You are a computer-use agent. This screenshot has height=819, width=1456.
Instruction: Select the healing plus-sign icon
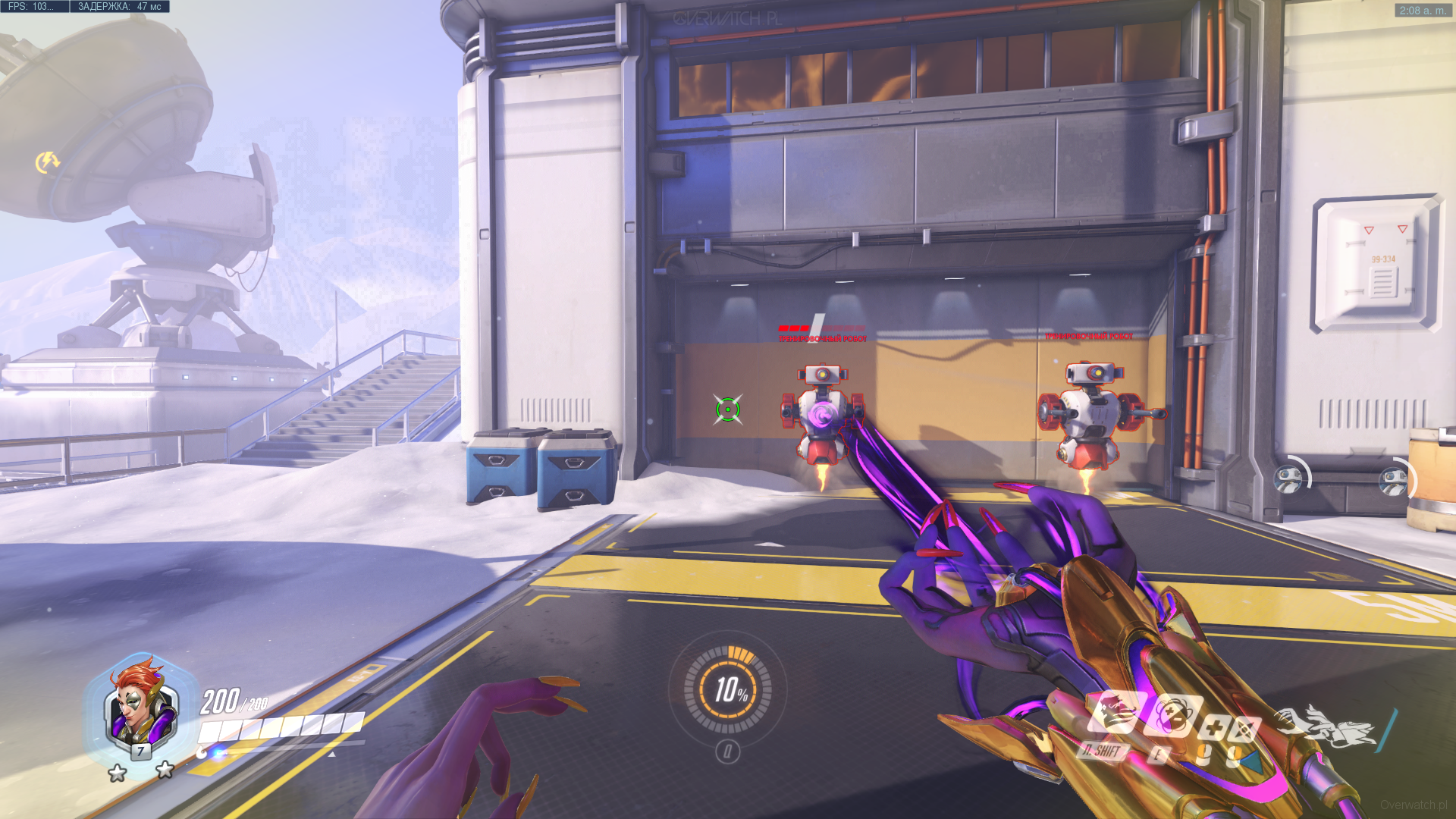1213,729
